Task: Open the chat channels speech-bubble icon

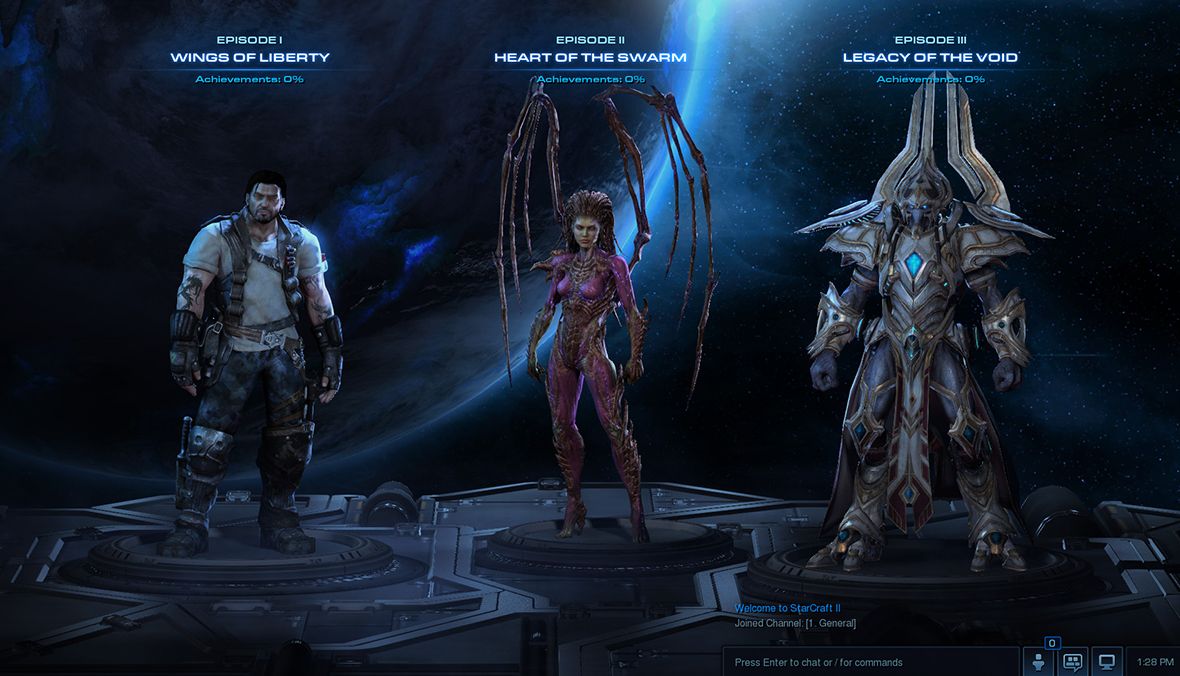Action: point(1073,662)
